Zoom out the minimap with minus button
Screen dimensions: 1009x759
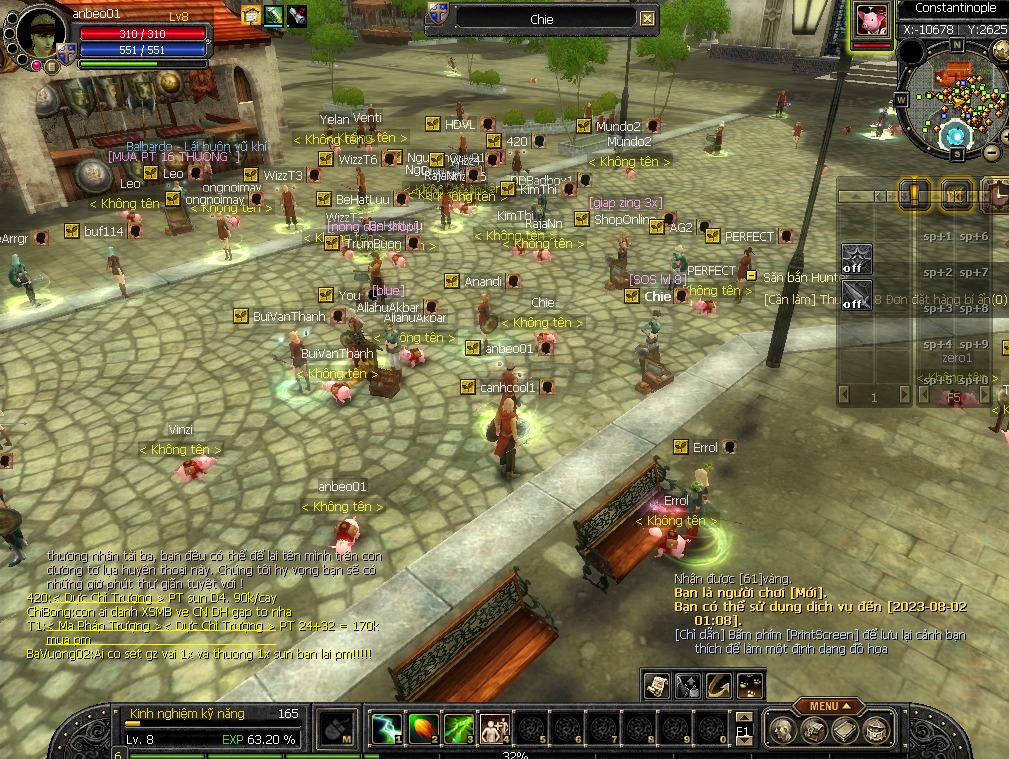[x=991, y=153]
